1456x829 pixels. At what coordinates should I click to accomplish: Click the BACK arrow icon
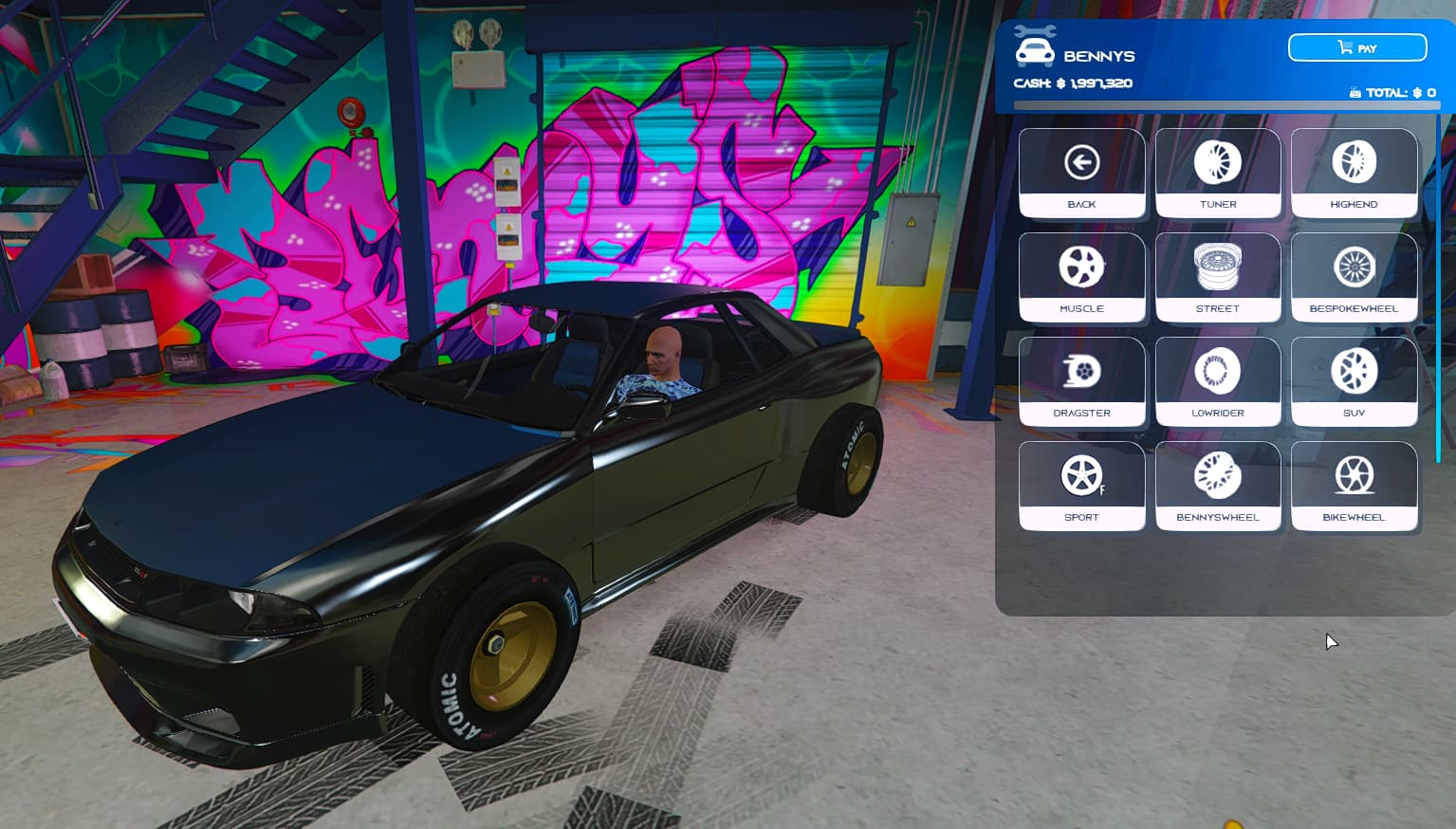pyautogui.click(x=1082, y=162)
